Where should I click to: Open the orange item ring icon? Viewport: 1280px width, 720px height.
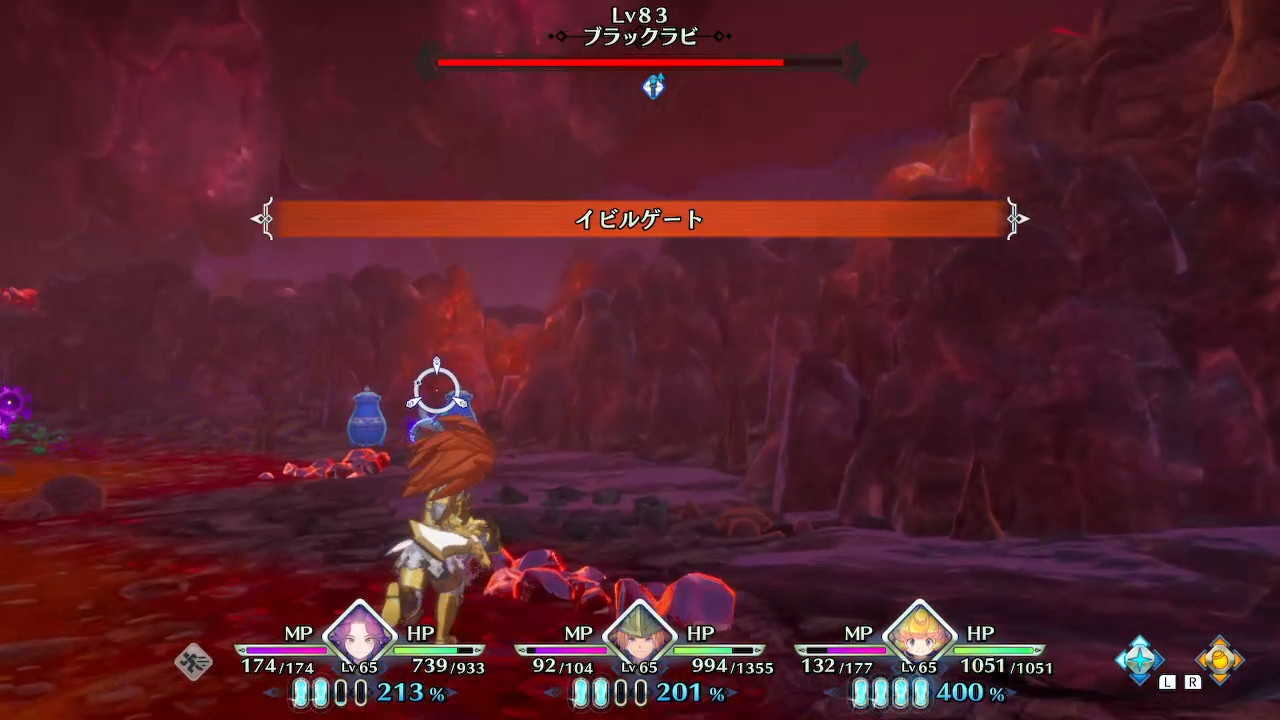[x=1222, y=659]
